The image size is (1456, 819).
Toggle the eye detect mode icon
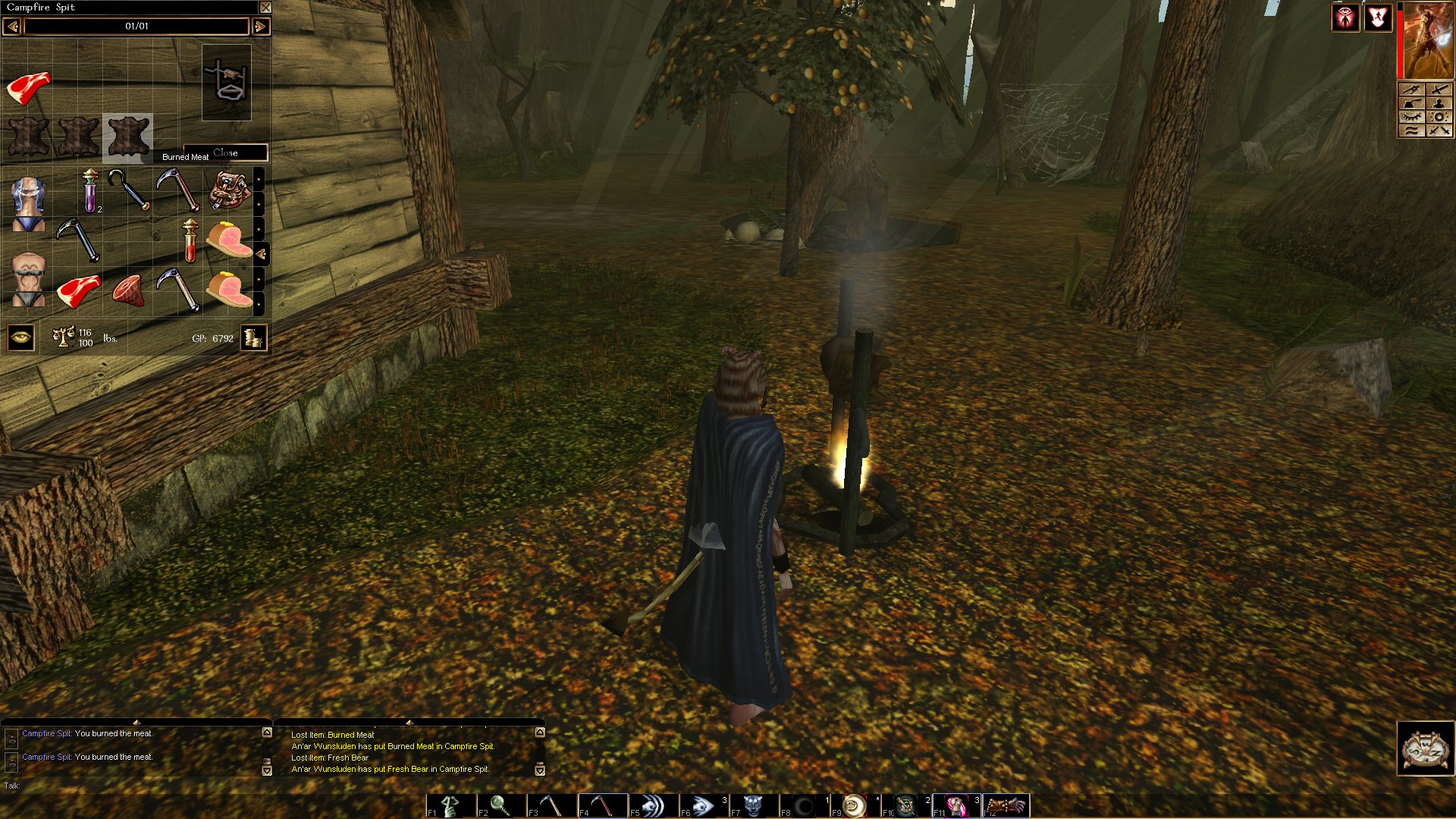1345,17
